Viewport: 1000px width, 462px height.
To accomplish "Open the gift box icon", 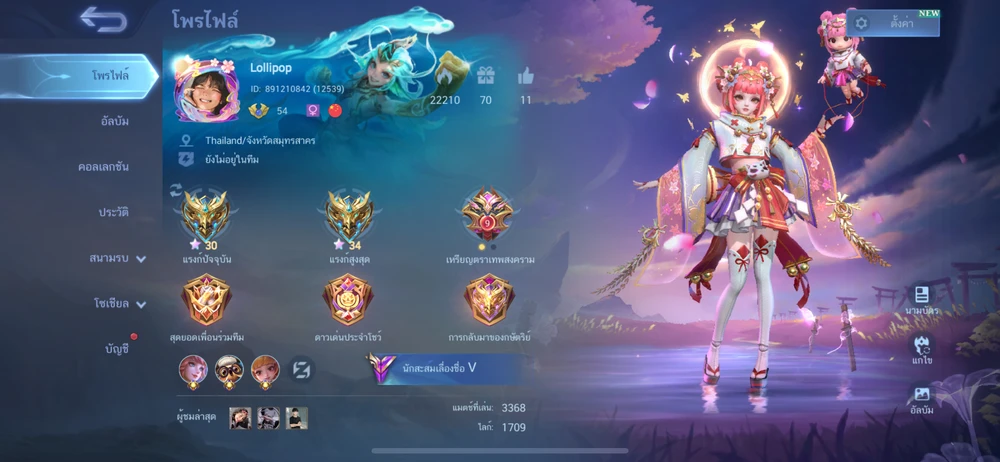I will 486,77.
